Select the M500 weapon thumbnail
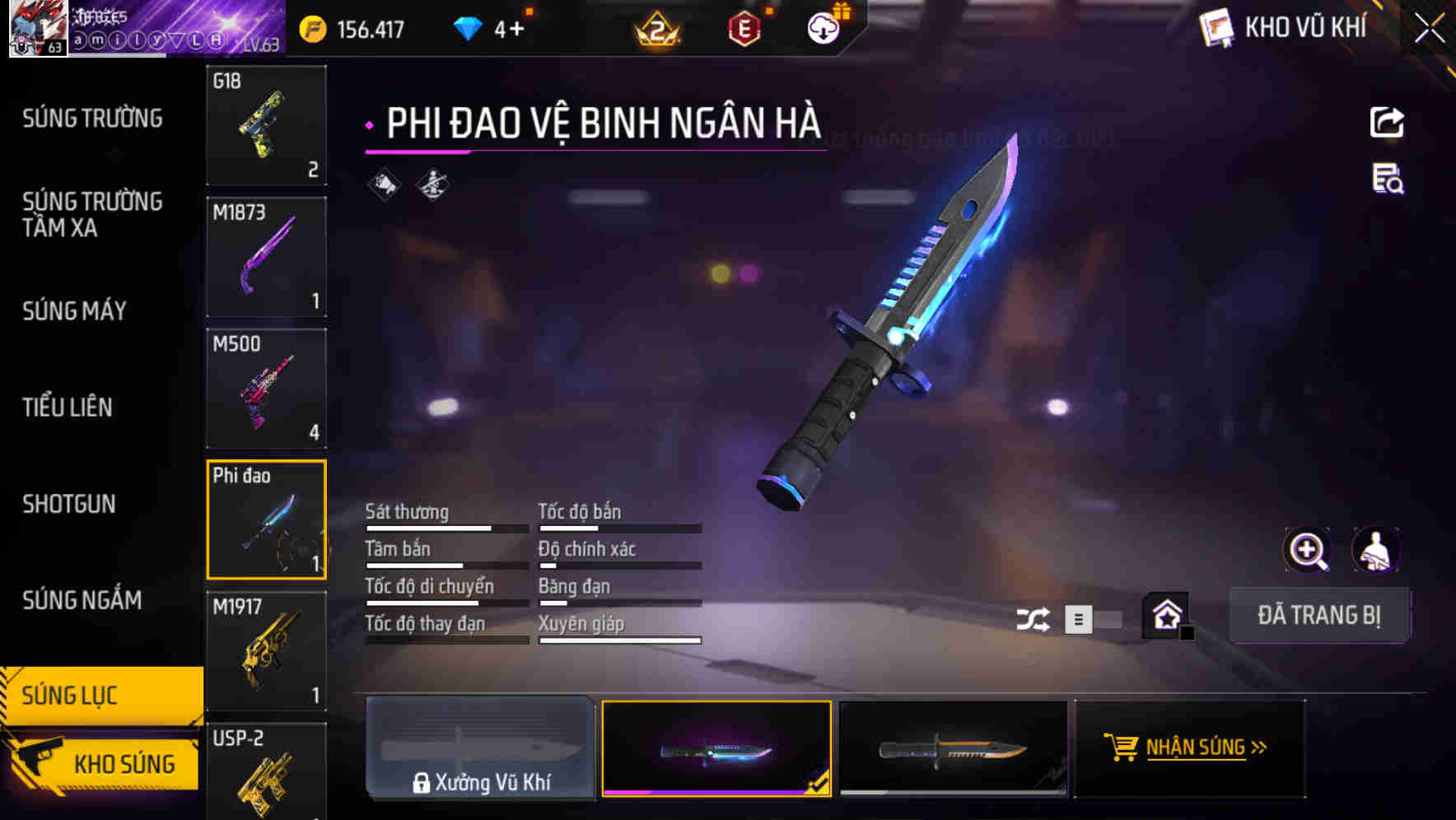Viewport: 1456px width, 820px height. [x=266, y=388]
